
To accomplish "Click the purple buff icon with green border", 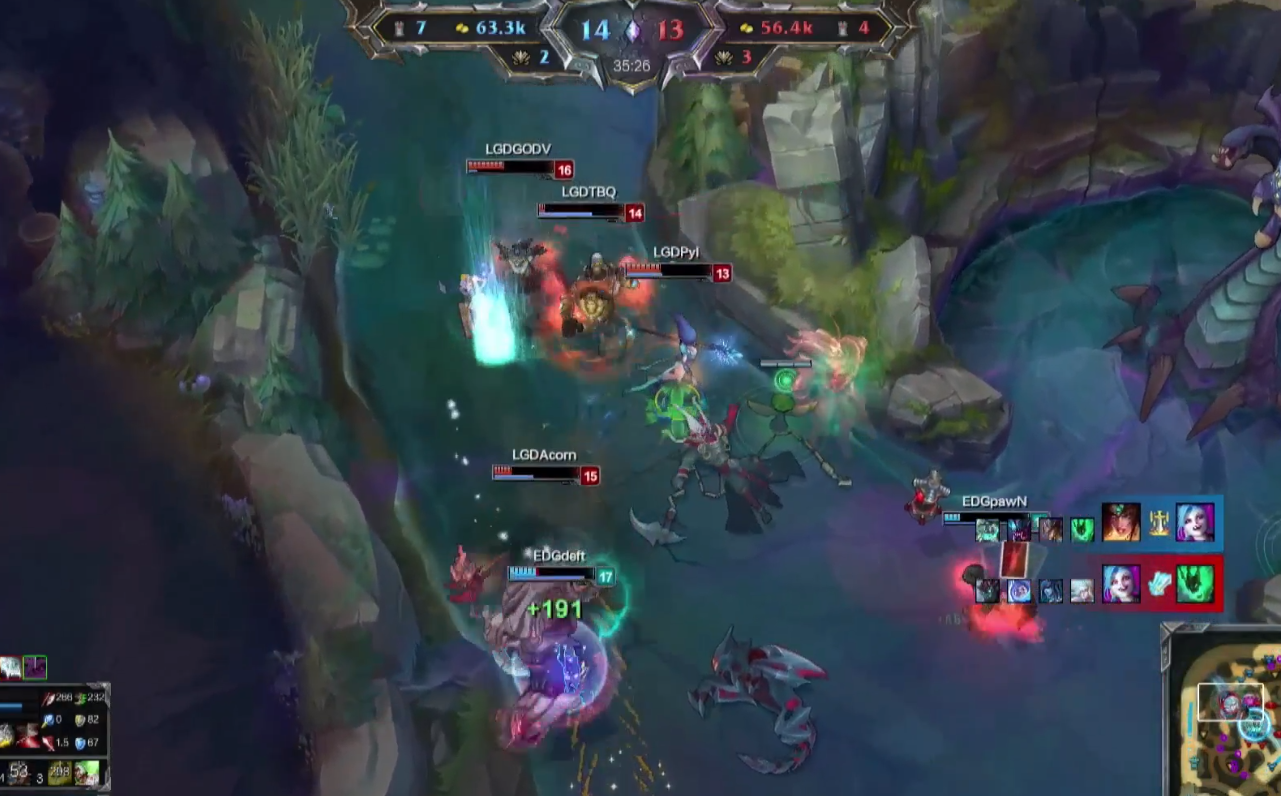I will [x=35, y=667].
